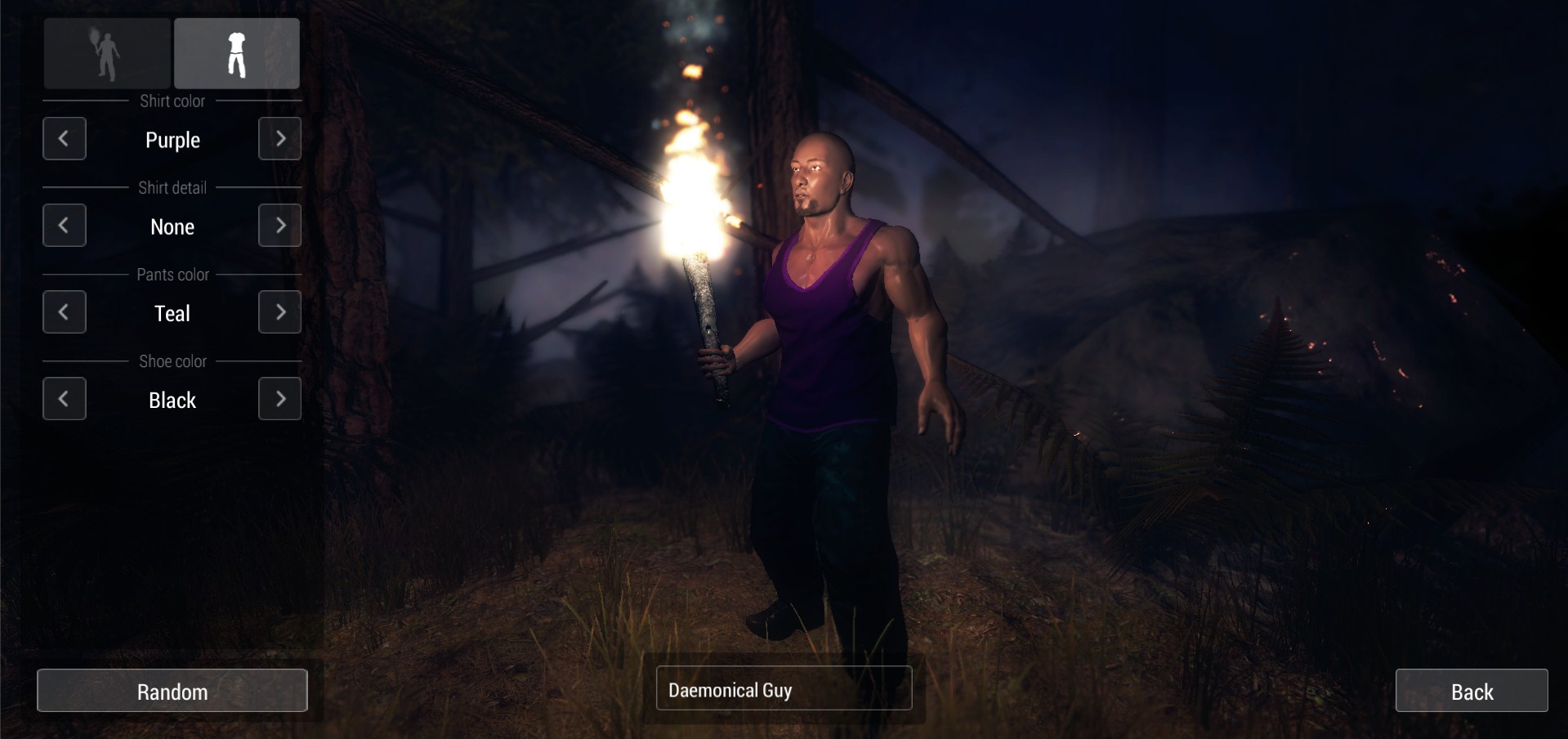The height and width of the screenshot is (739, 1568).
Task: Click the Black shoe color value
Action: (x=172, y=400)
